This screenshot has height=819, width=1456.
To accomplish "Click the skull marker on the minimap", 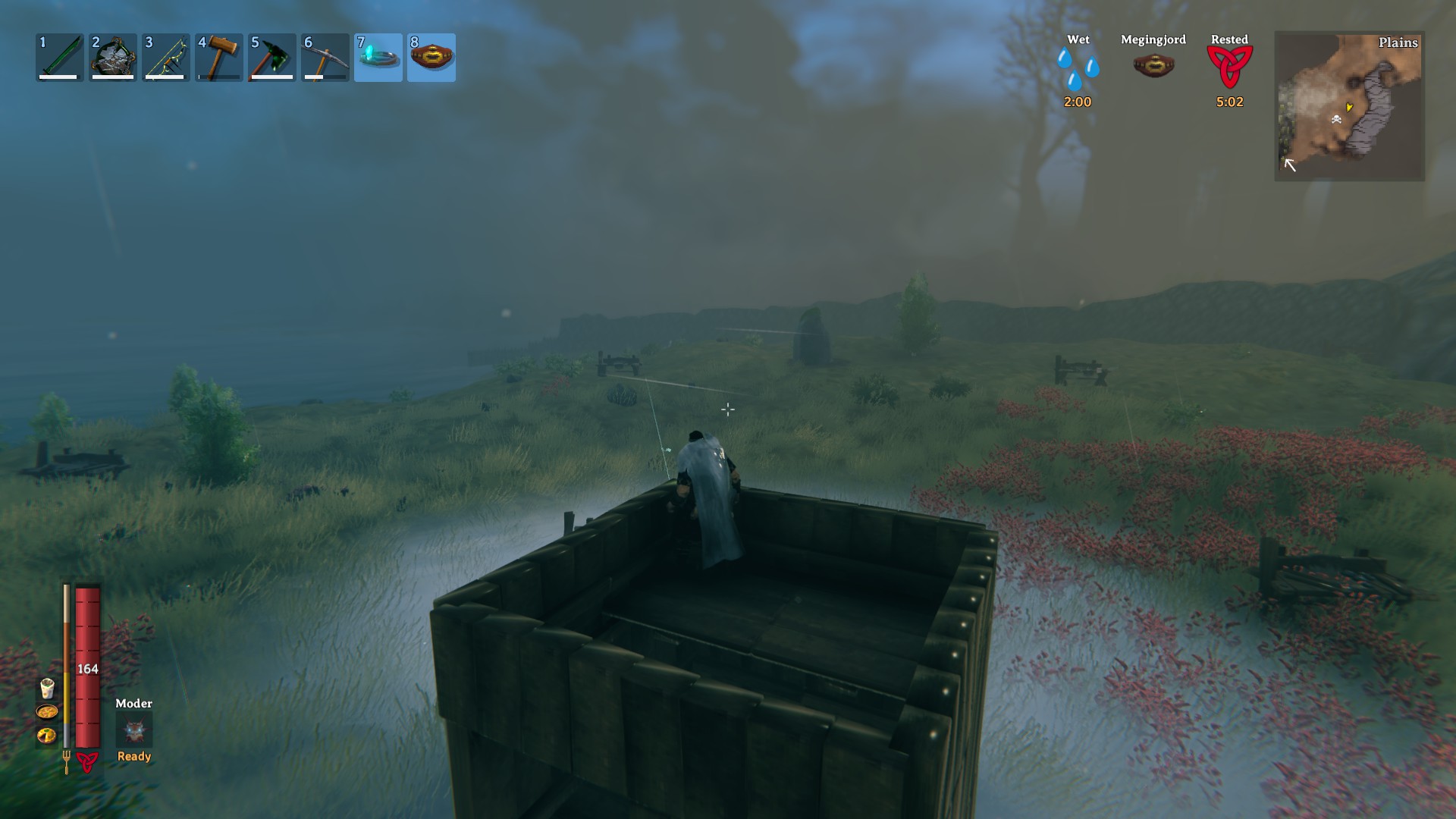I will [x=1336, y=119].
